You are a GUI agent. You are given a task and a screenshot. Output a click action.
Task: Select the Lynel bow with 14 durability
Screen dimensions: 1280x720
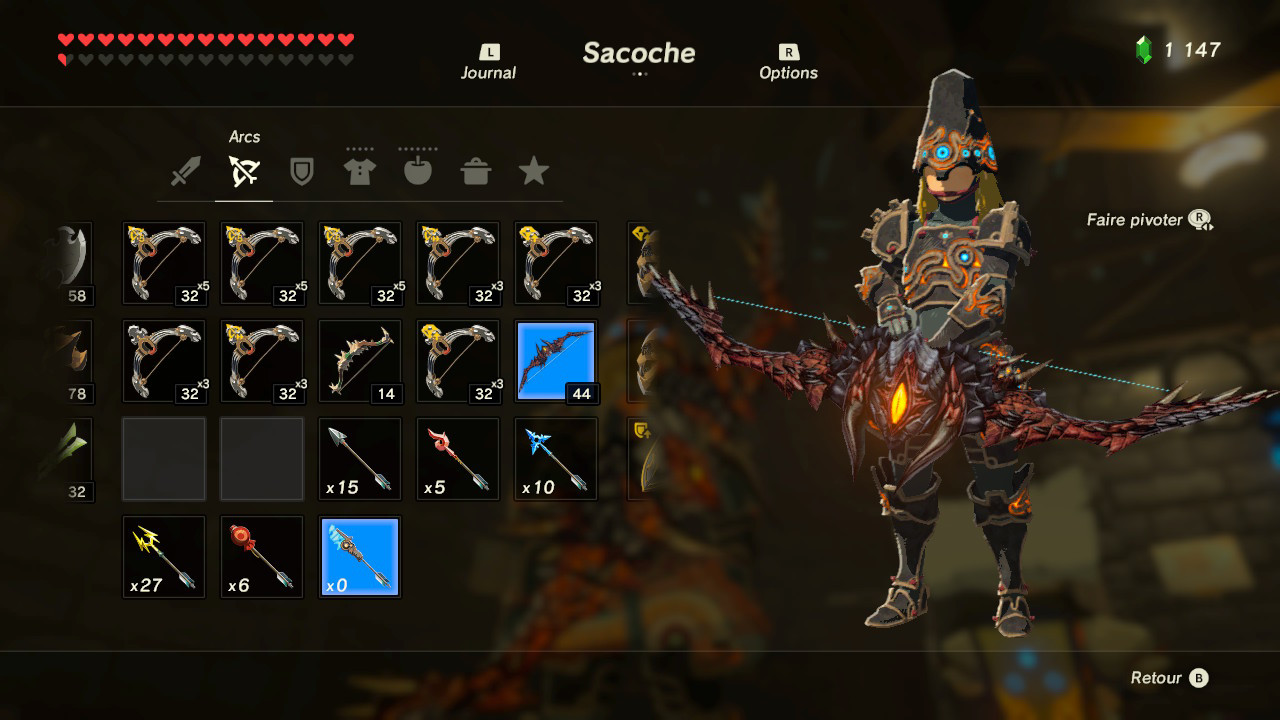(359, 360)
